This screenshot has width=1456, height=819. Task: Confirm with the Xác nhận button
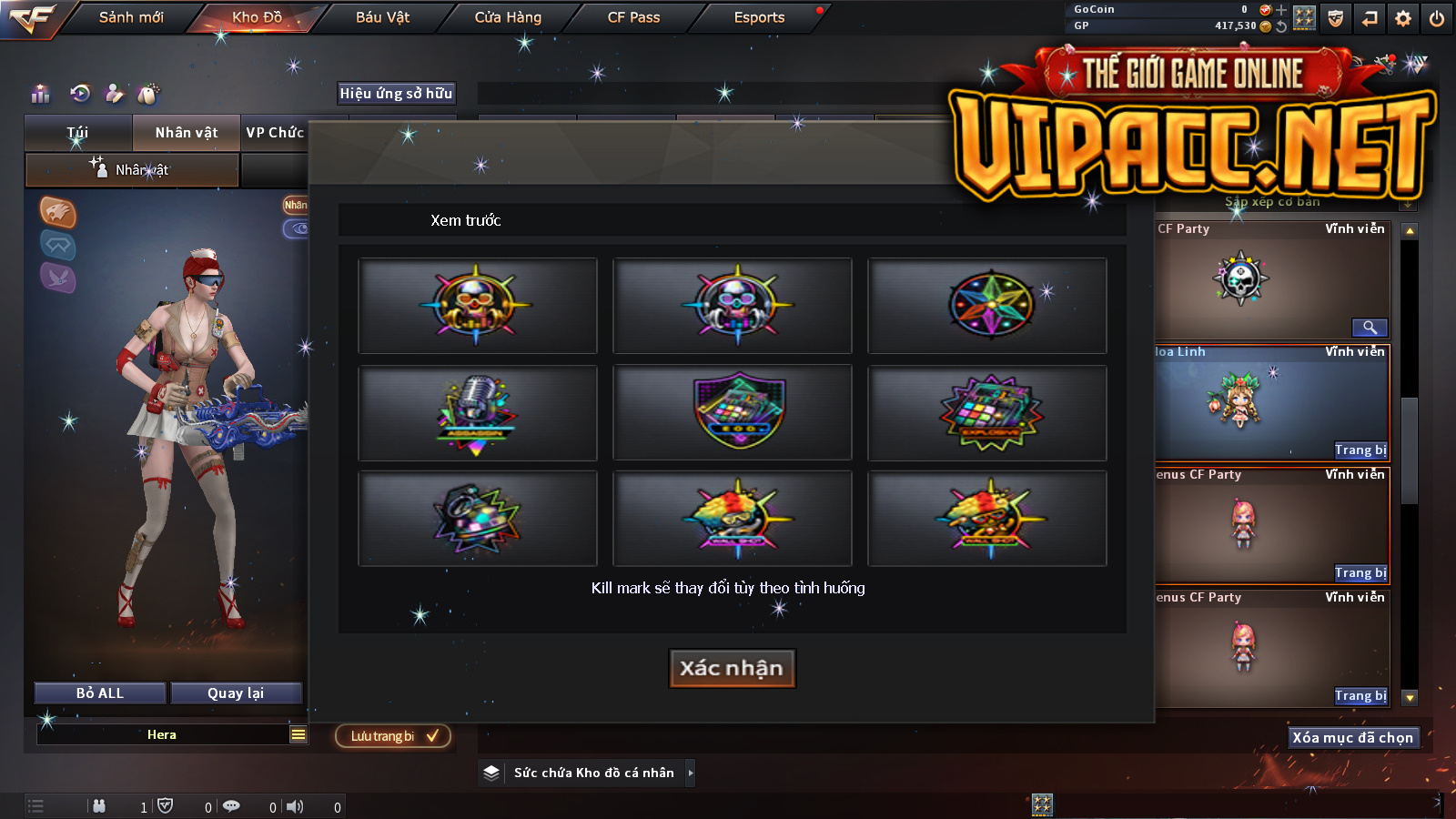[x=732, y=668]
